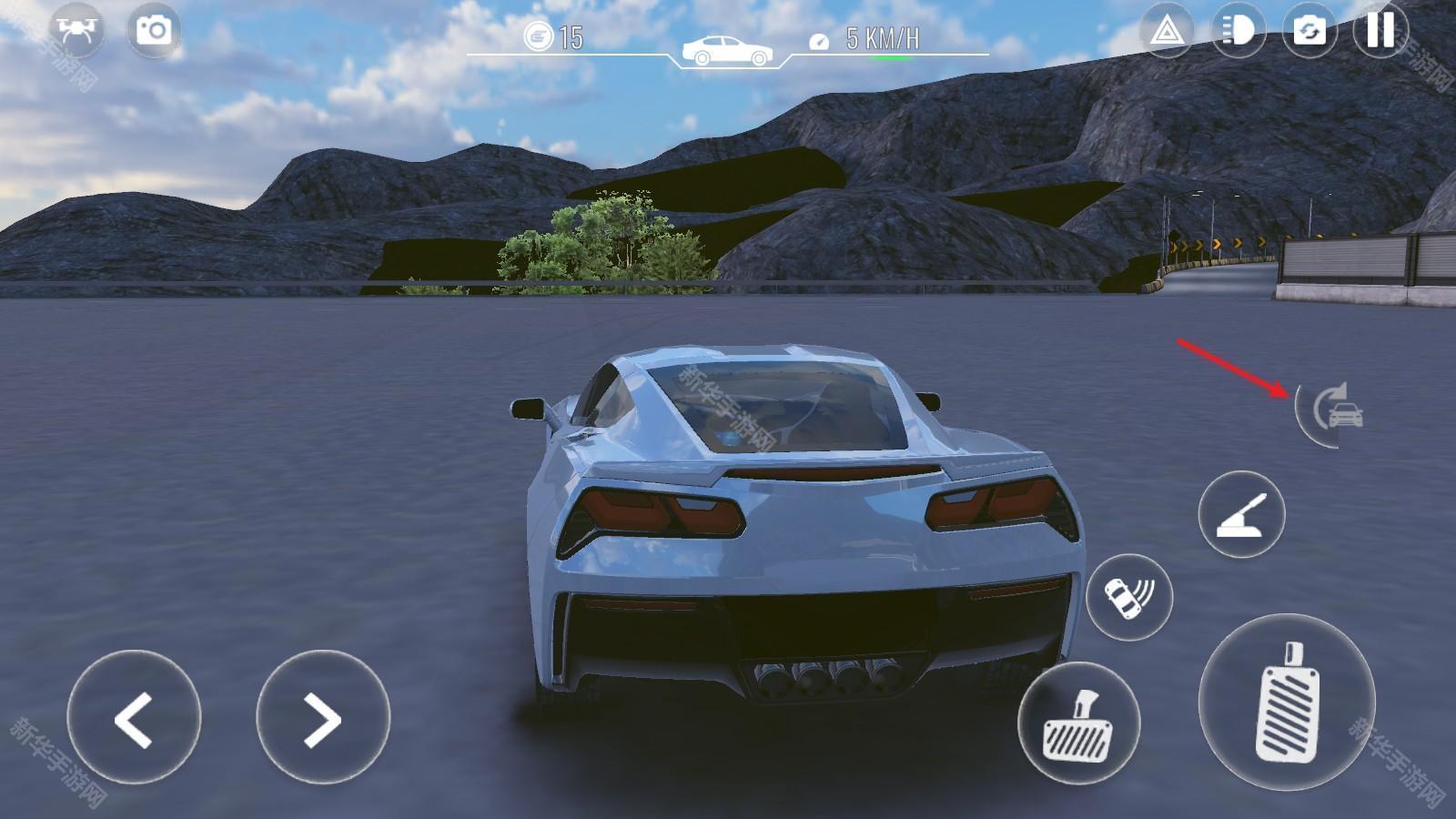Step on the brake pedal
Screen dimensions: 1456x819
(x=1078, y=723)
